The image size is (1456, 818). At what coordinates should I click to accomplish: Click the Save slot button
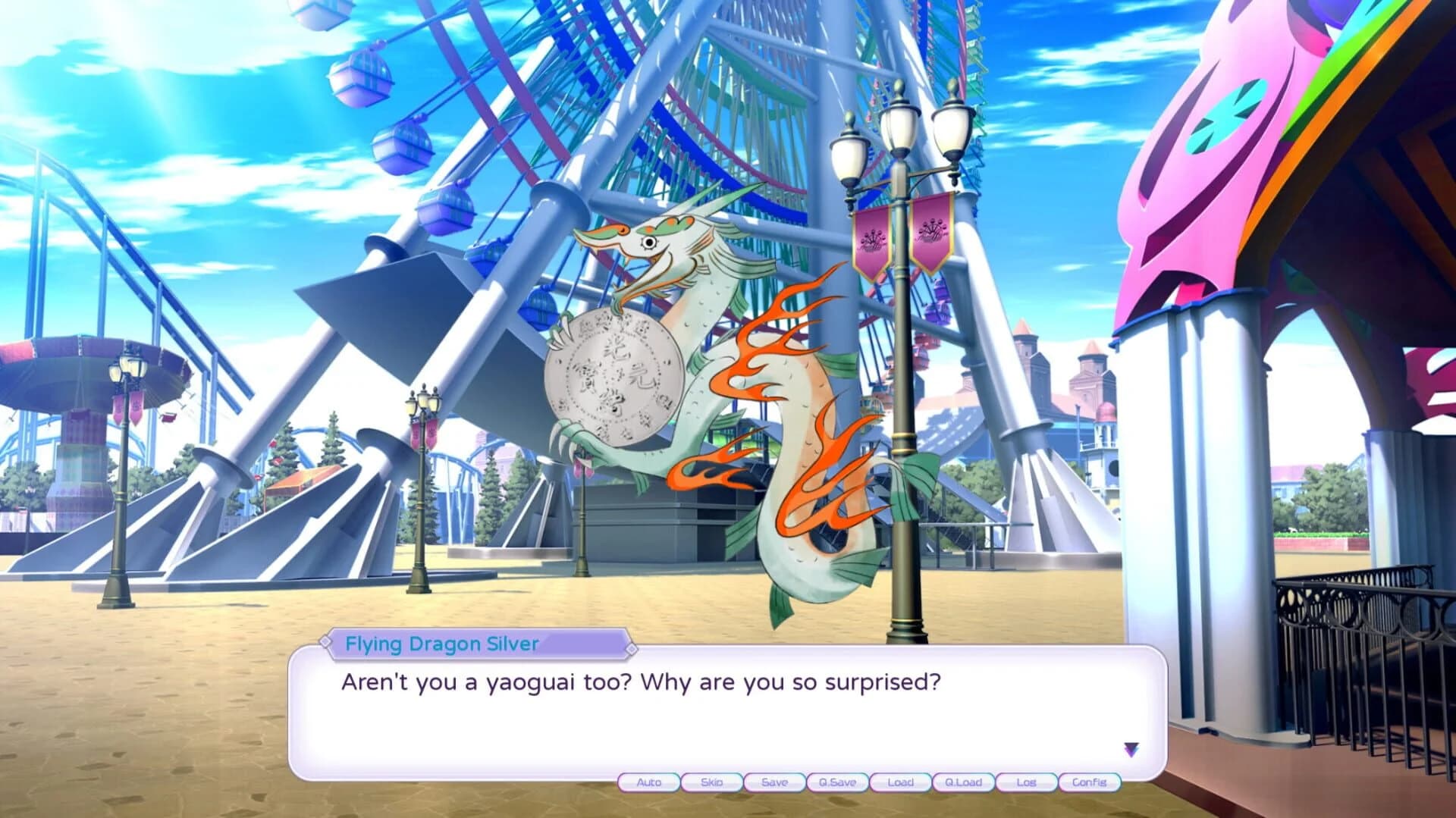[x=774, y=783]
